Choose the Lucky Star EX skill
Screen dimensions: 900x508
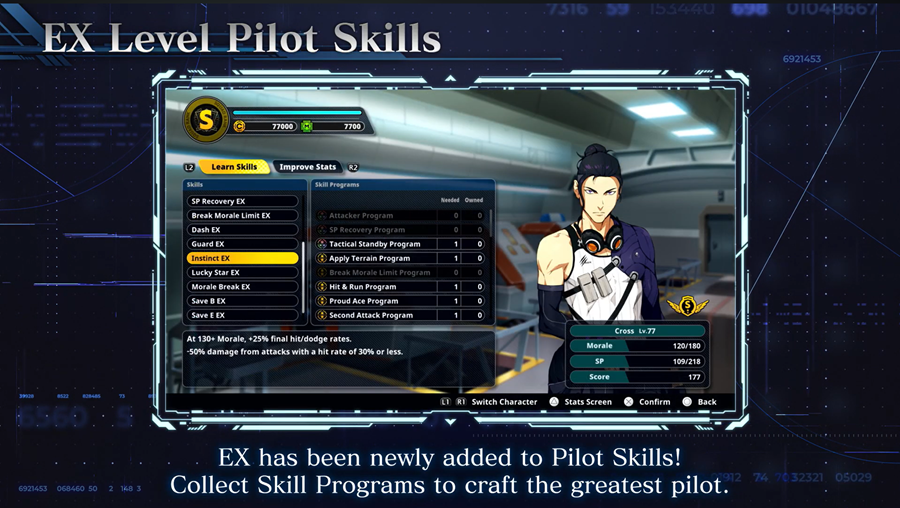pyautogui.click(x=243, y=272)
